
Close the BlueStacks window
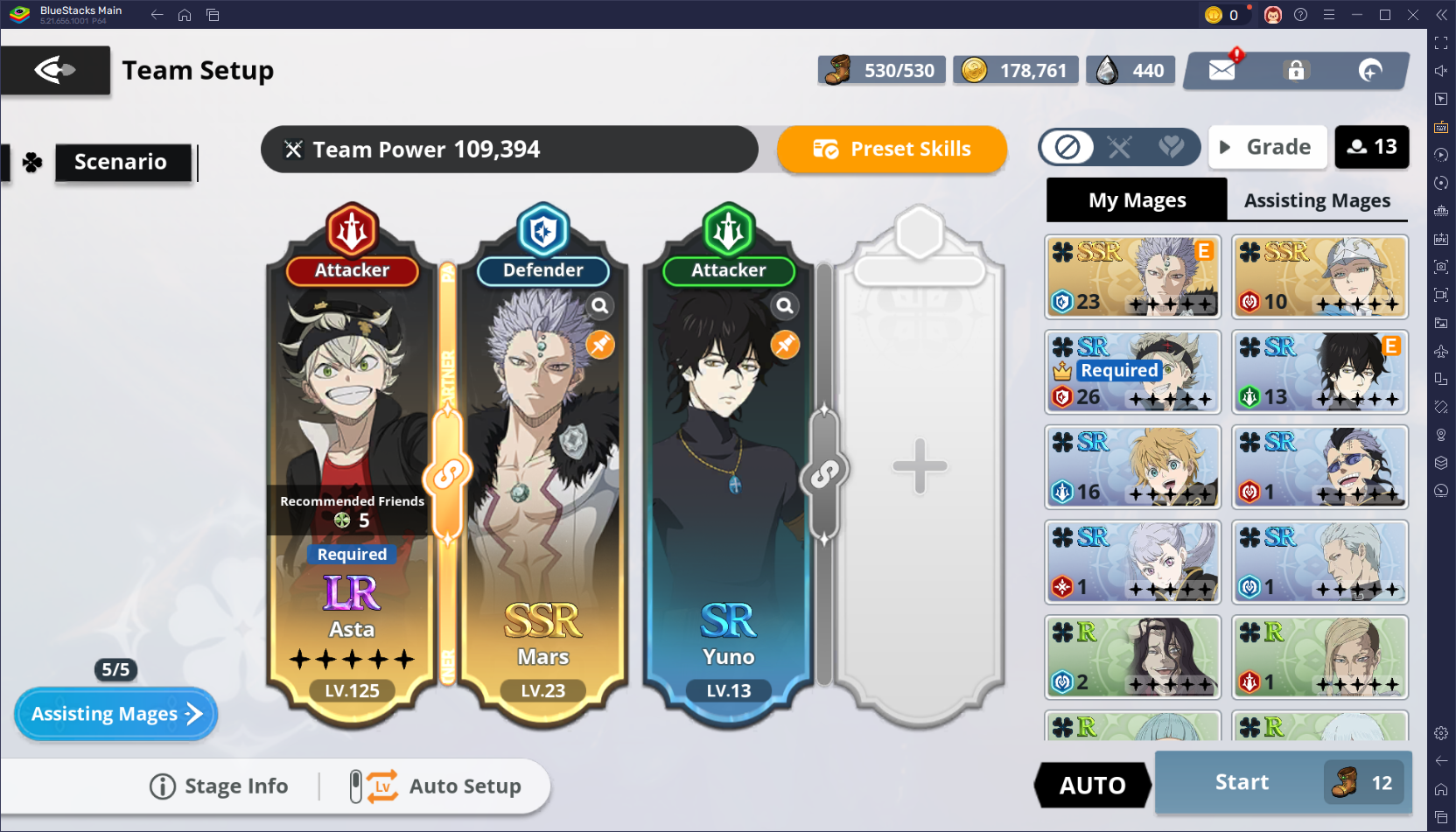pyautogui.click(x=1412, y=15)
